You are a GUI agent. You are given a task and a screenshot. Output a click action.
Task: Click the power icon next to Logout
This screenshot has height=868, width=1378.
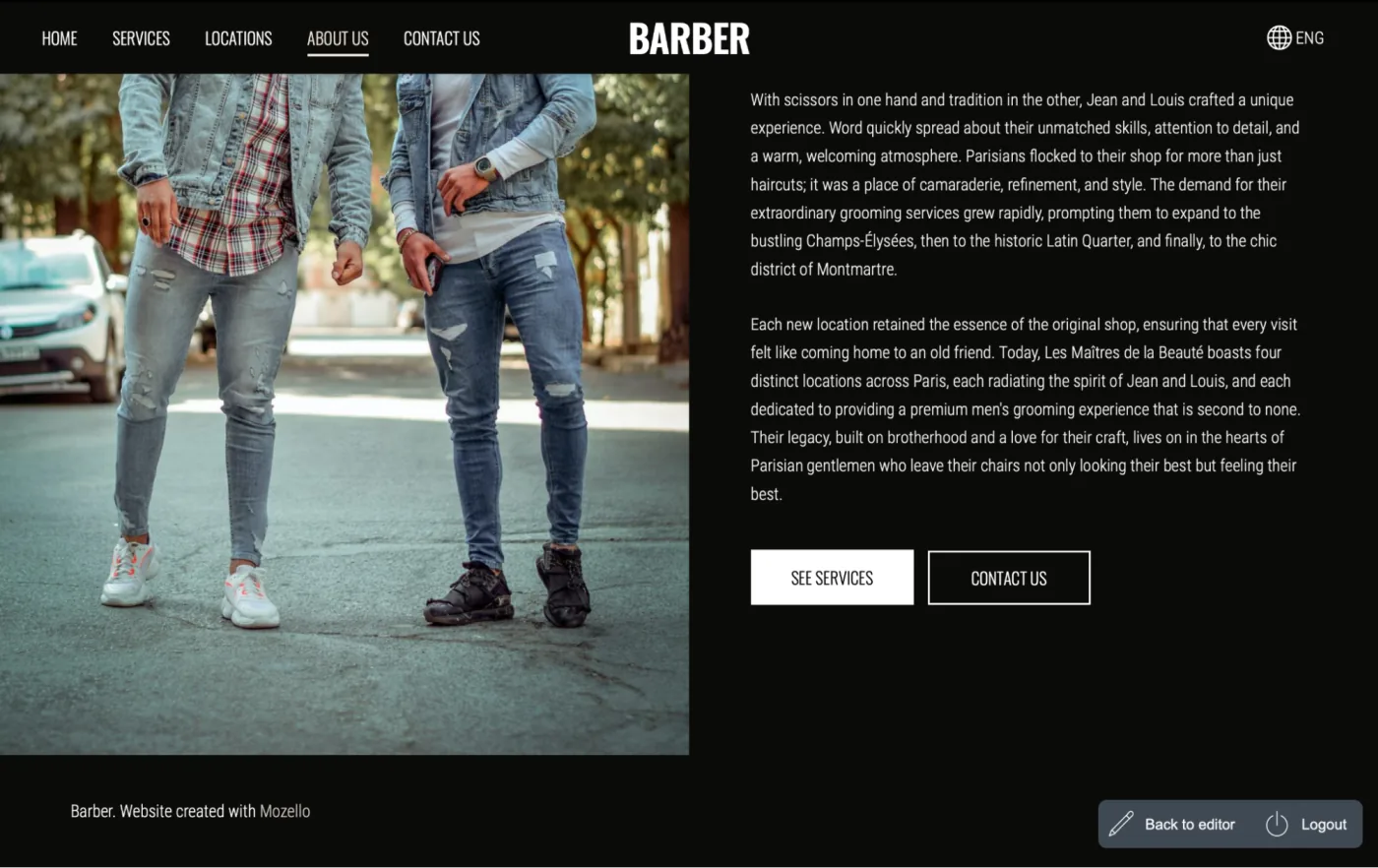[x=1277, y=824]
